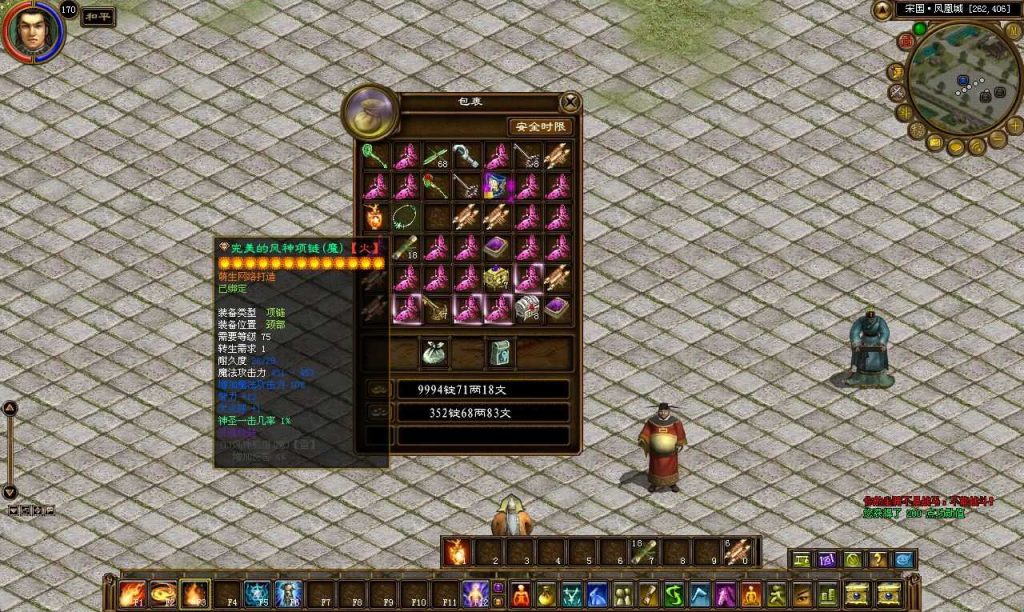Select the green necklace inventory item
Screen dimensions: 1024x612
point(406,216)
